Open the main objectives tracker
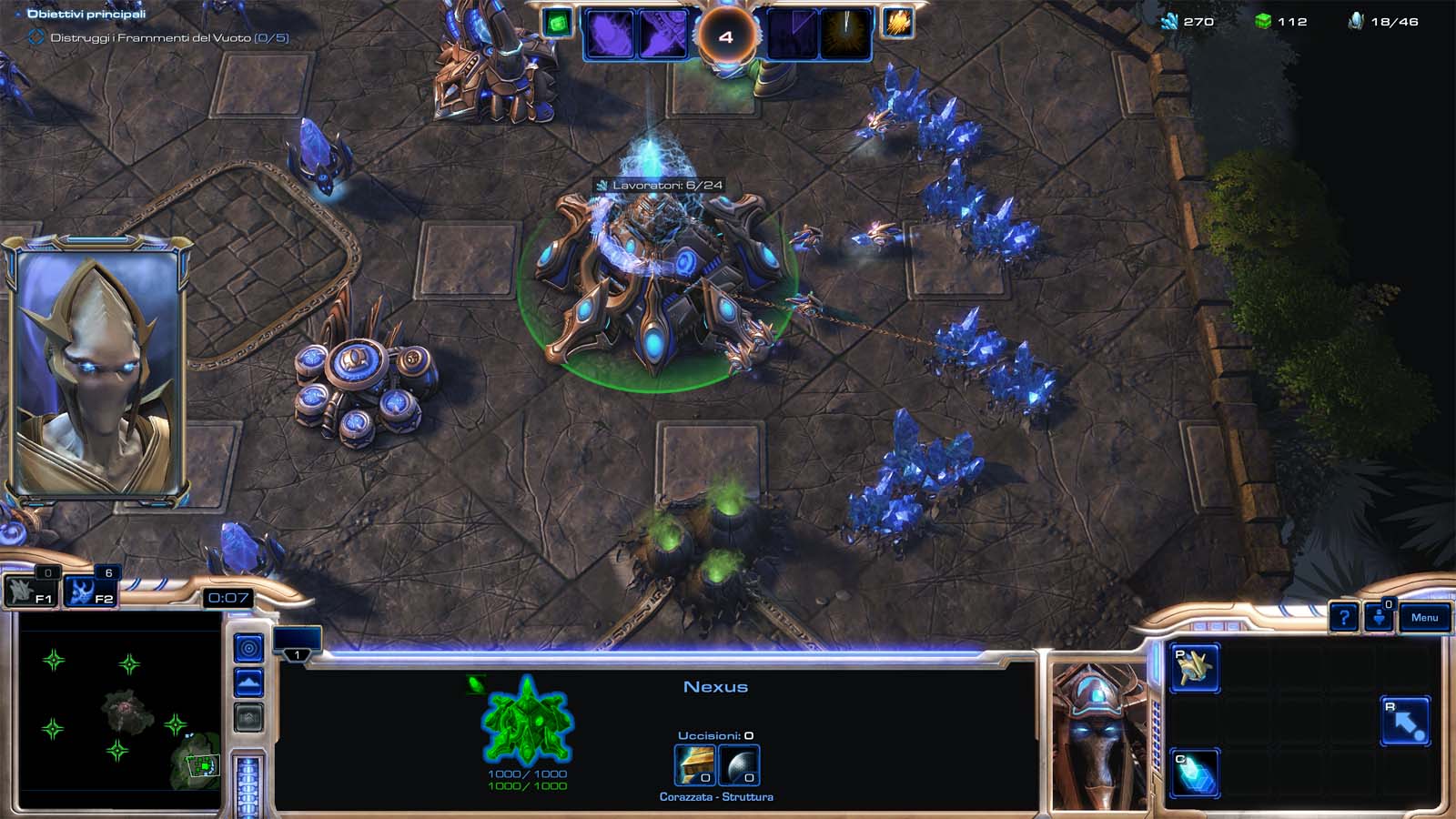Image resolution: width=1456 pixels, height=819 pixels. pos(86,14)
